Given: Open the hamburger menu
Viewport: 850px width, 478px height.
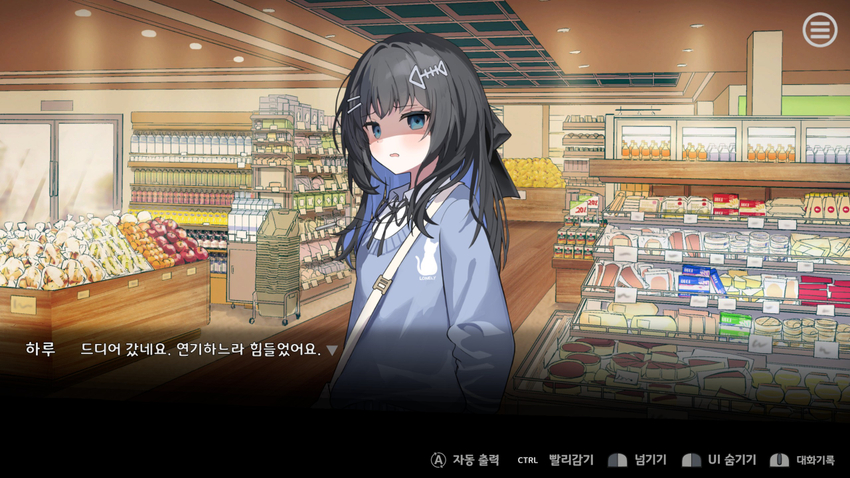Looking at the screenshot, I should coord(819,31).
